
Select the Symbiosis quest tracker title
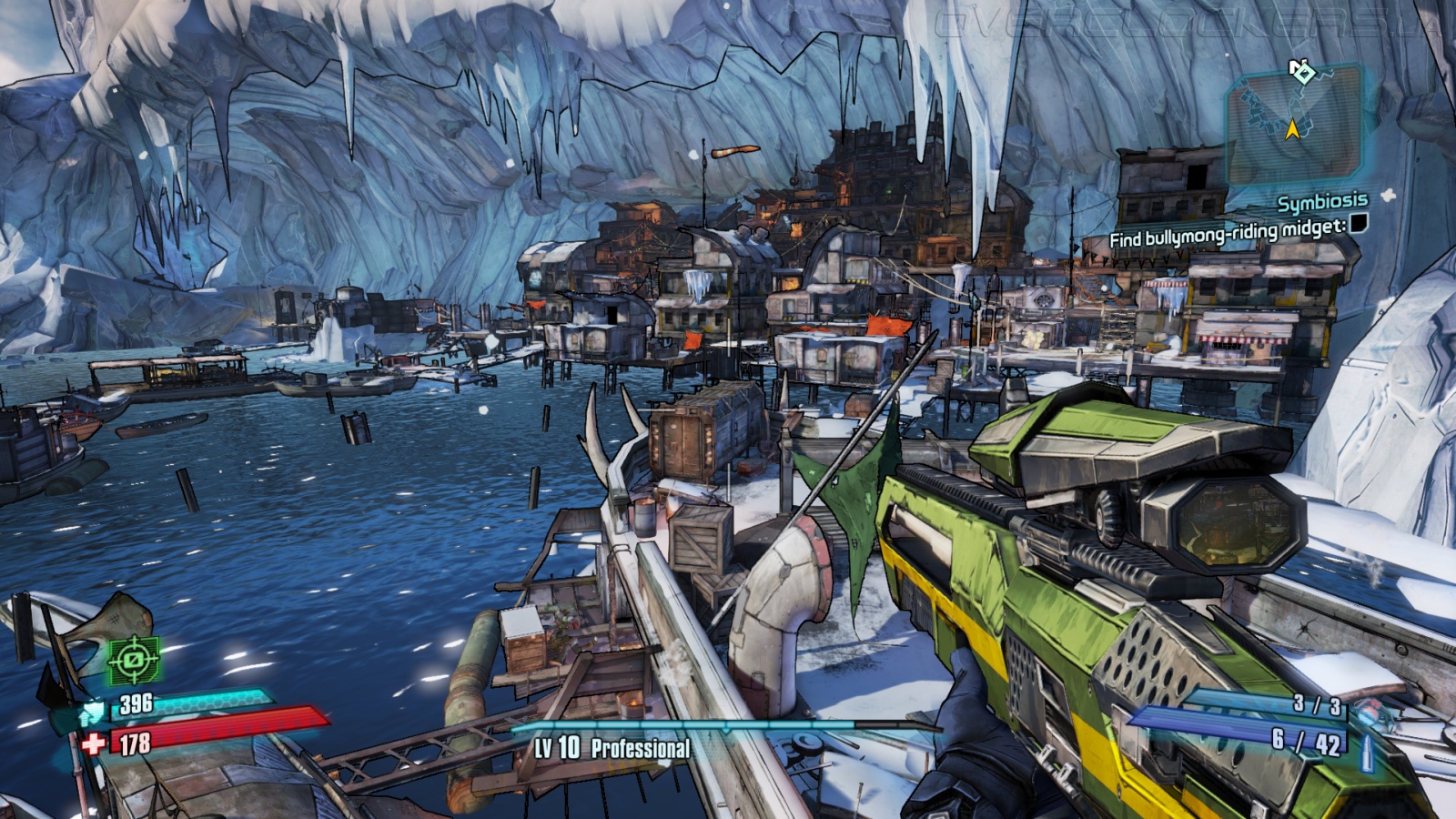(1321, 201)
